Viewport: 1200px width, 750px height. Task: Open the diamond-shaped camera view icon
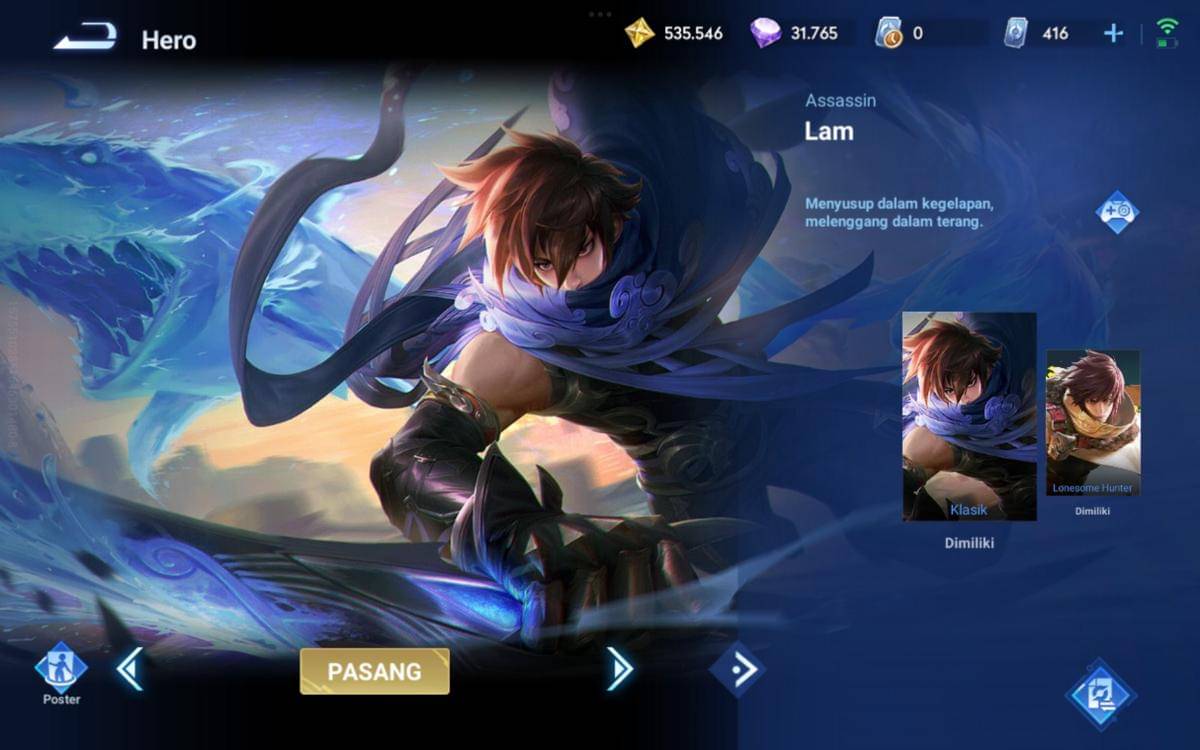click(x=1117, y=212)
